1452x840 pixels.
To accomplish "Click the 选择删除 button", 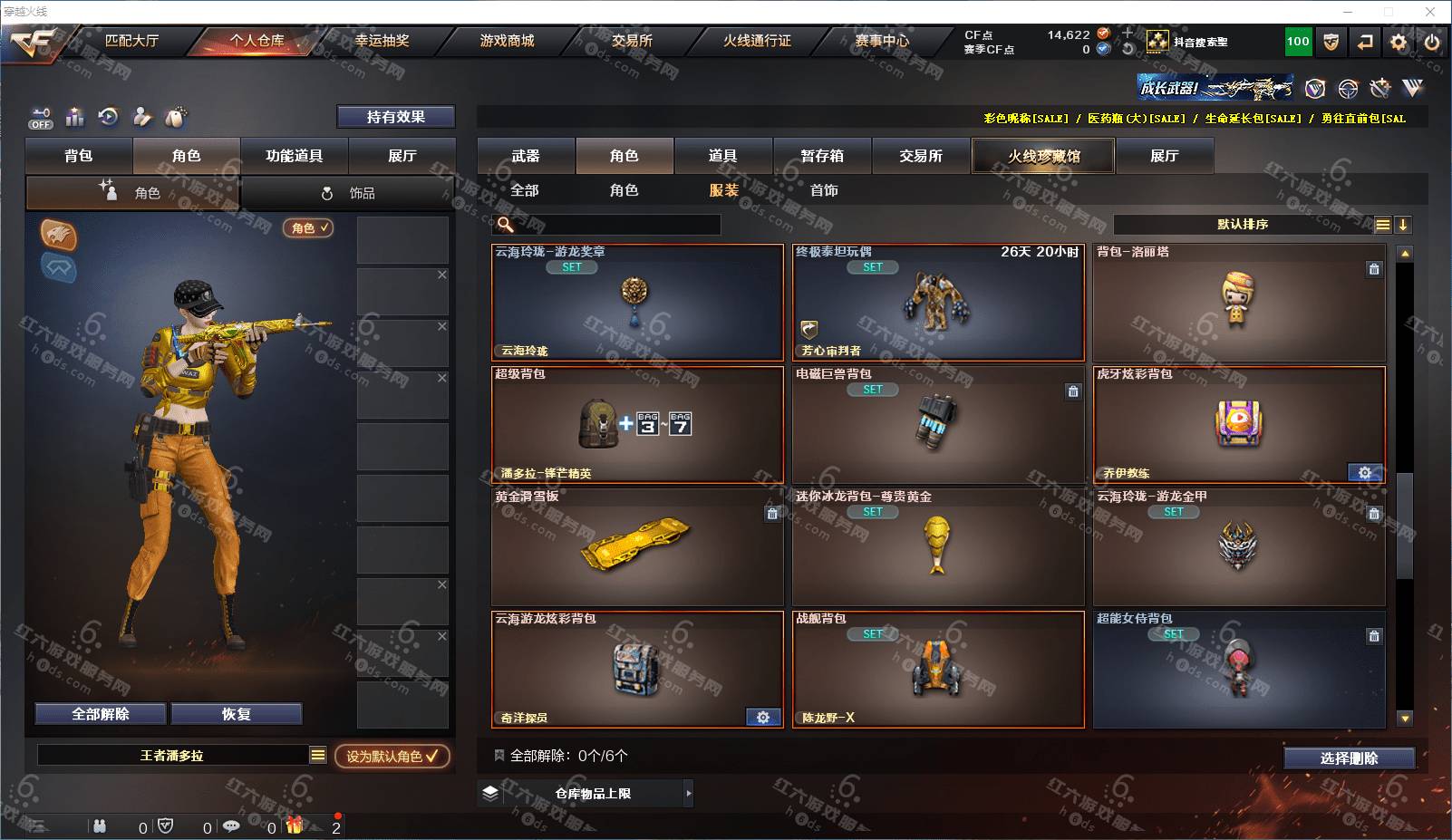I will tap(1349, 758).
